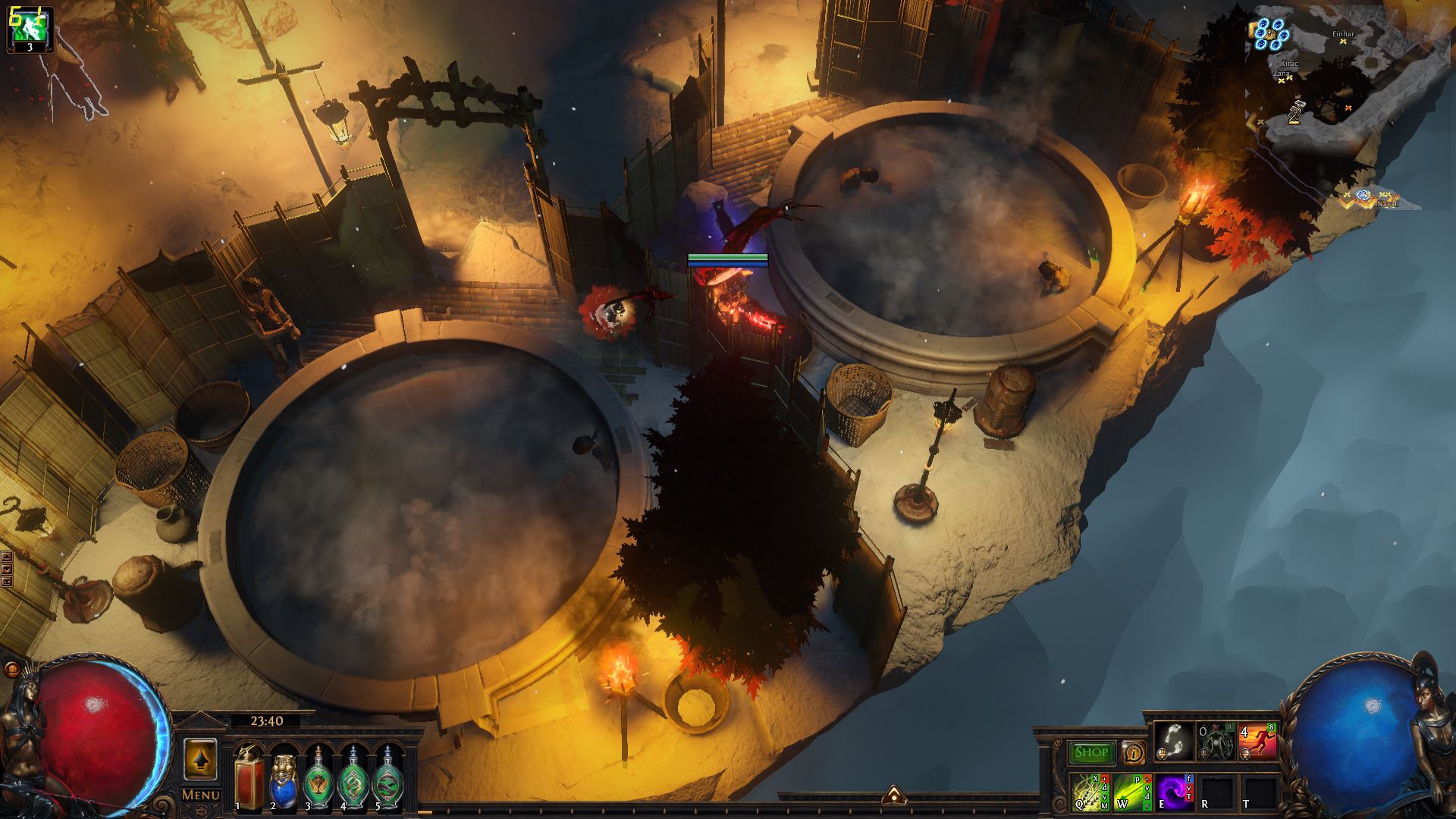1456x819 pixels.
Task: Open the Menu button
Action: (x=201, y=795)
